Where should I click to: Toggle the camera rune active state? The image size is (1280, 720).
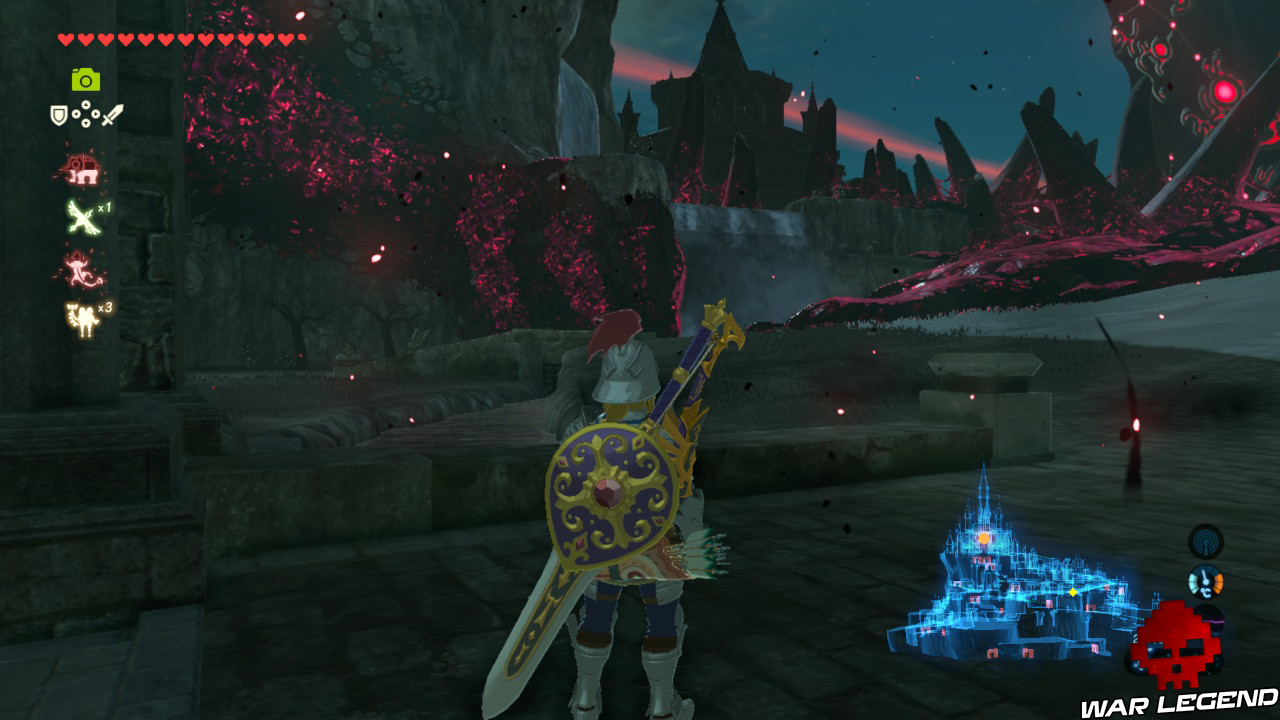(85, 81)
